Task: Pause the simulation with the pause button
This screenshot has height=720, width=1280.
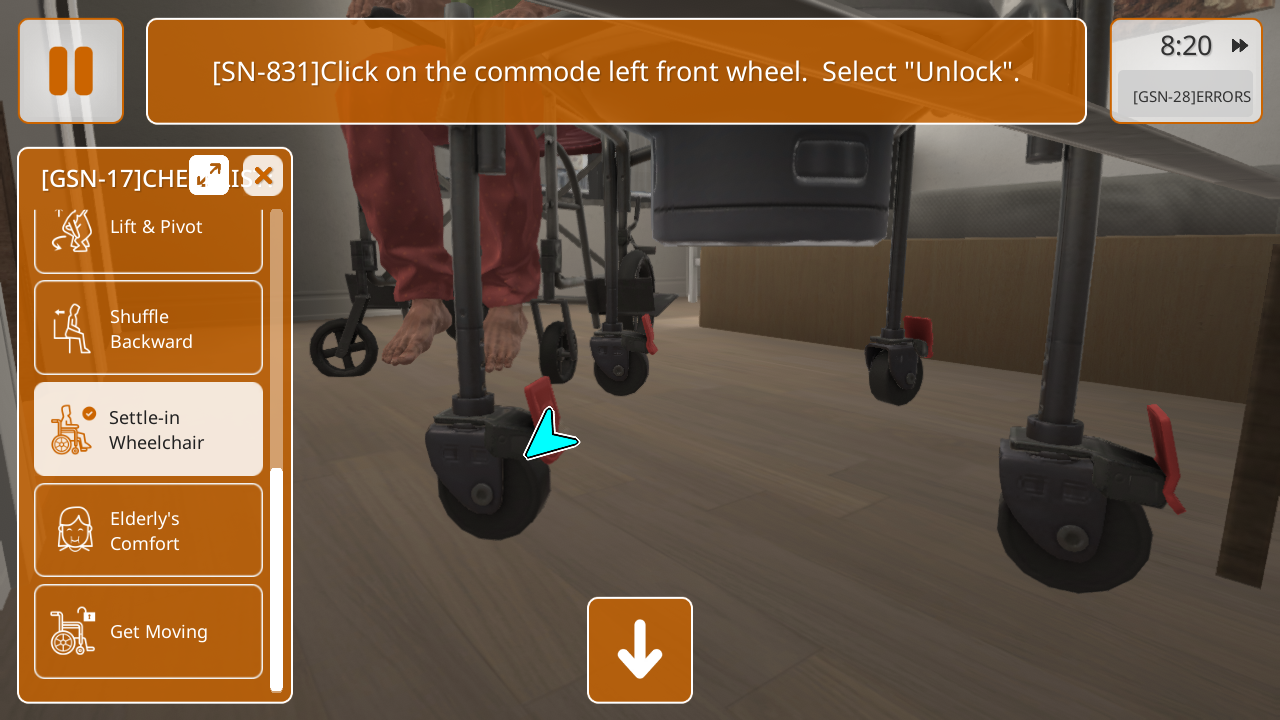Action: click(x=71, y=71)
